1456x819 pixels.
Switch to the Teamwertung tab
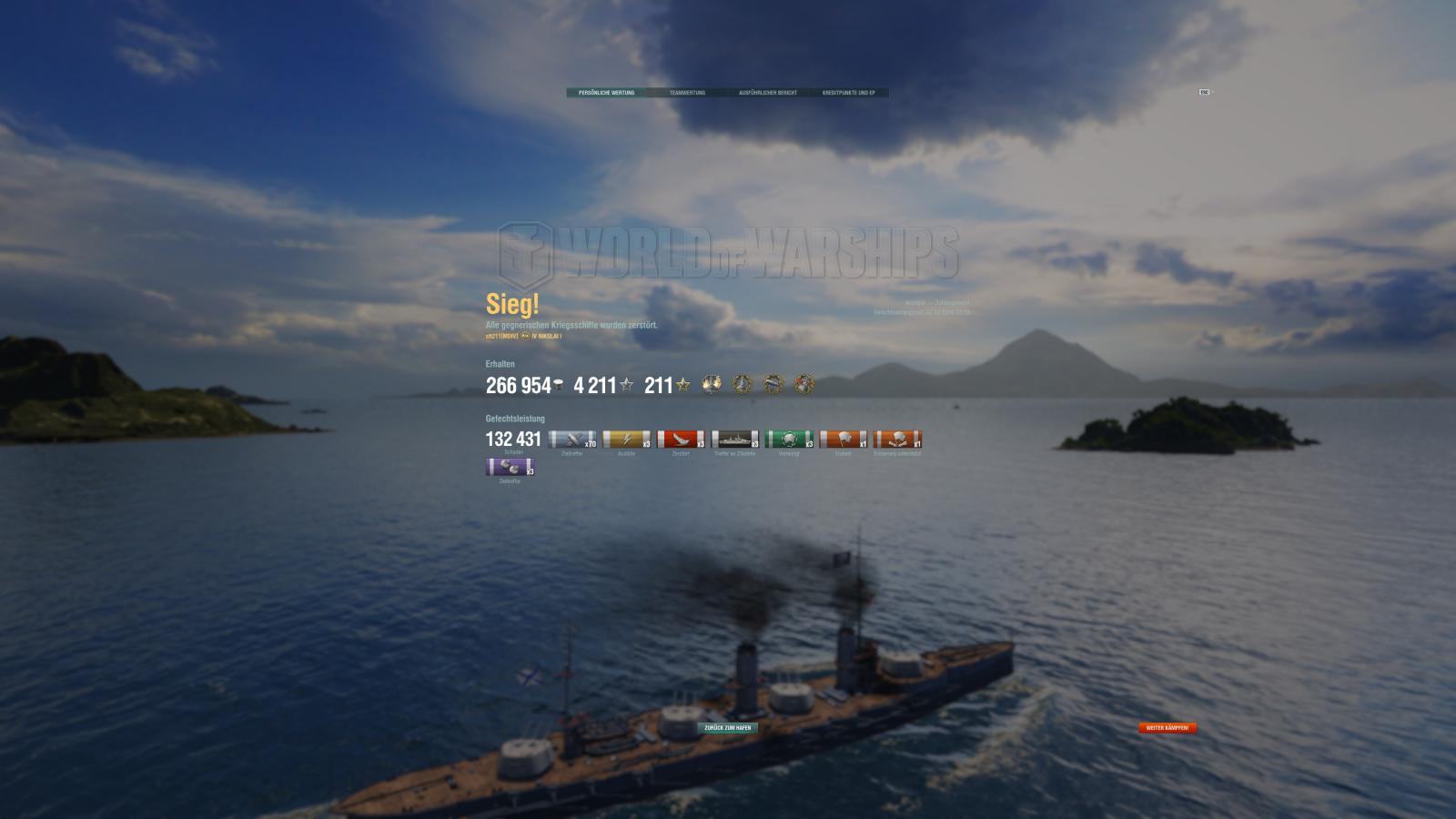(x=687, y=93)
